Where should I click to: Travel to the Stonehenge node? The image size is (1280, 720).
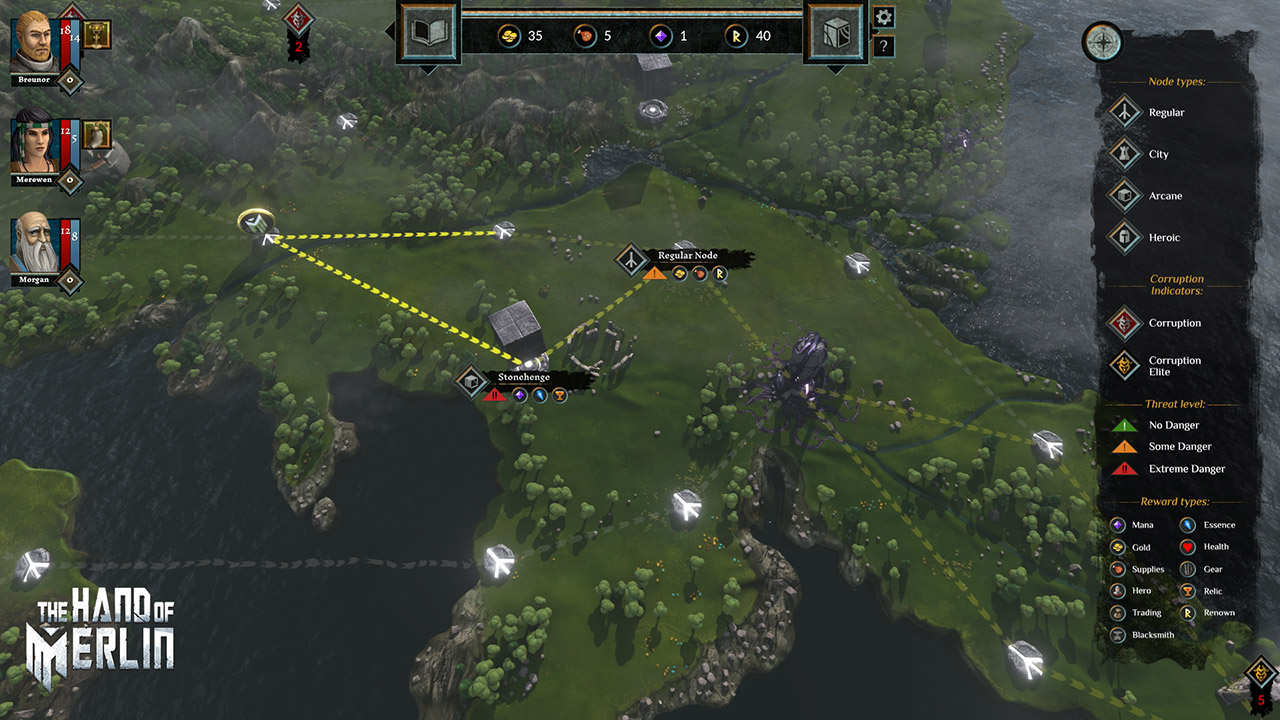click(x=471, y=382)
